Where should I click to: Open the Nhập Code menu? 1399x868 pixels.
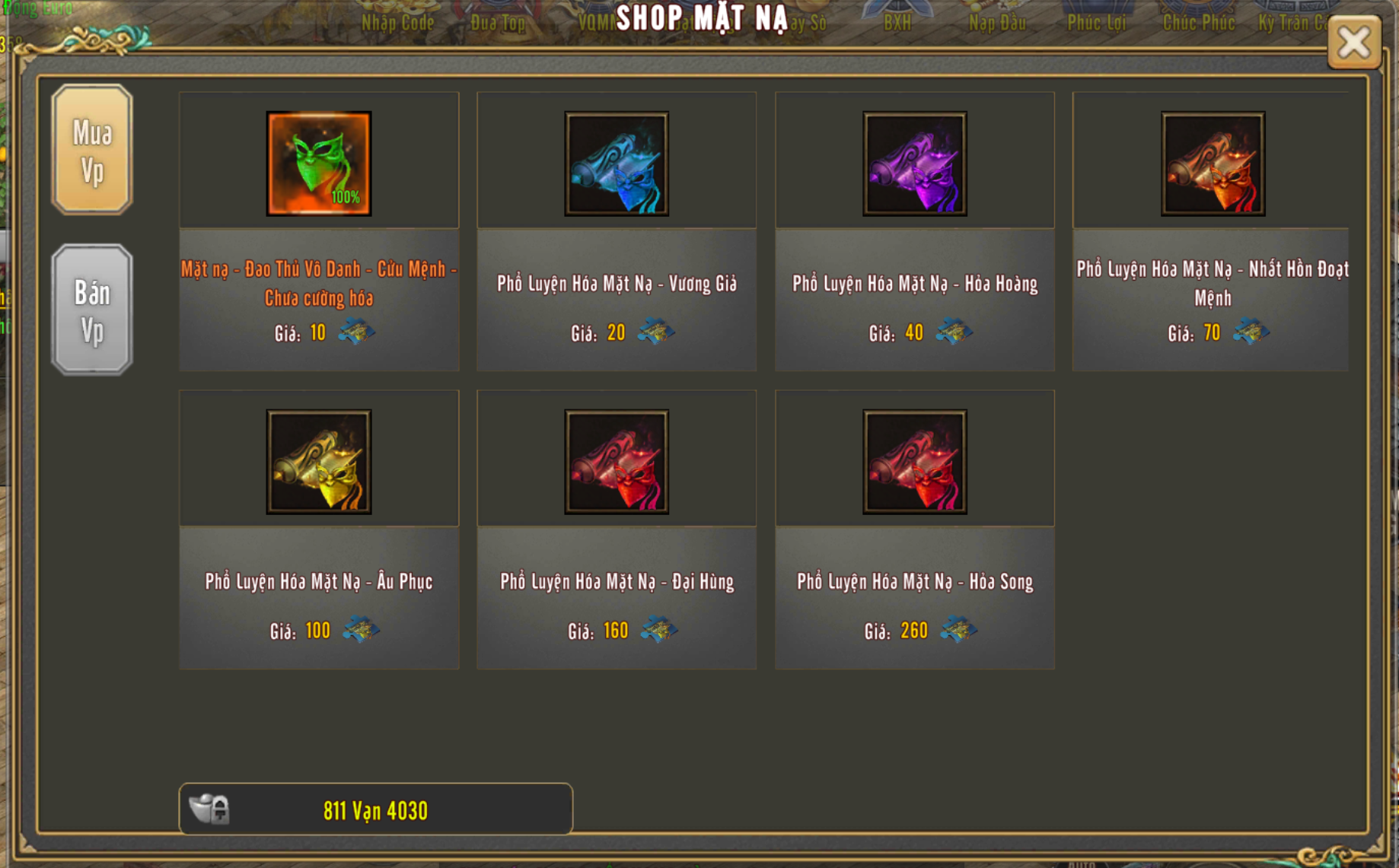point(397,23)
